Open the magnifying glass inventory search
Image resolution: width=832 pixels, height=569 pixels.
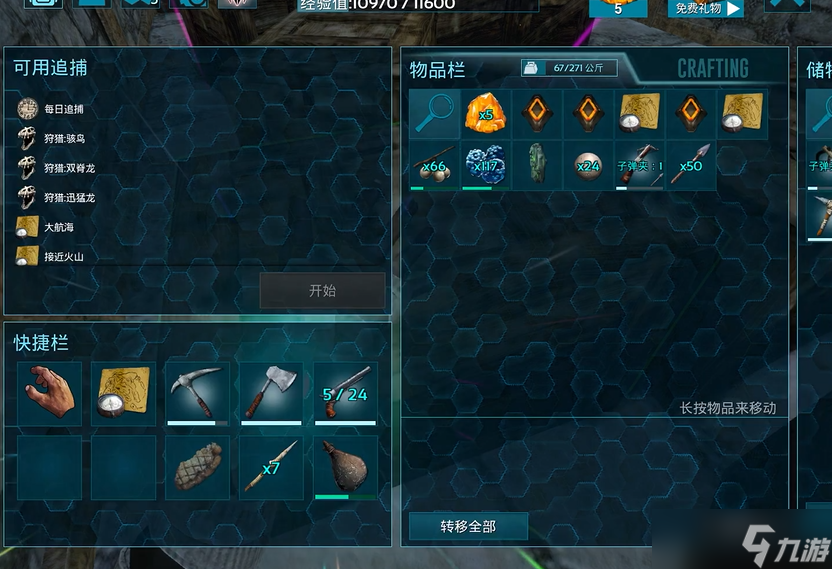434,114
